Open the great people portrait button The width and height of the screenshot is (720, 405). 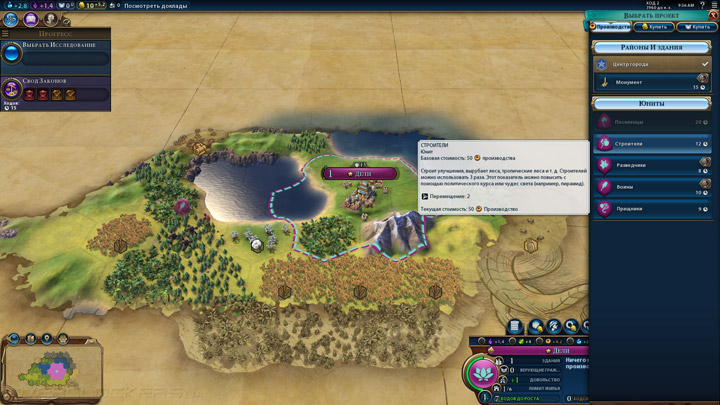point(50,20)
